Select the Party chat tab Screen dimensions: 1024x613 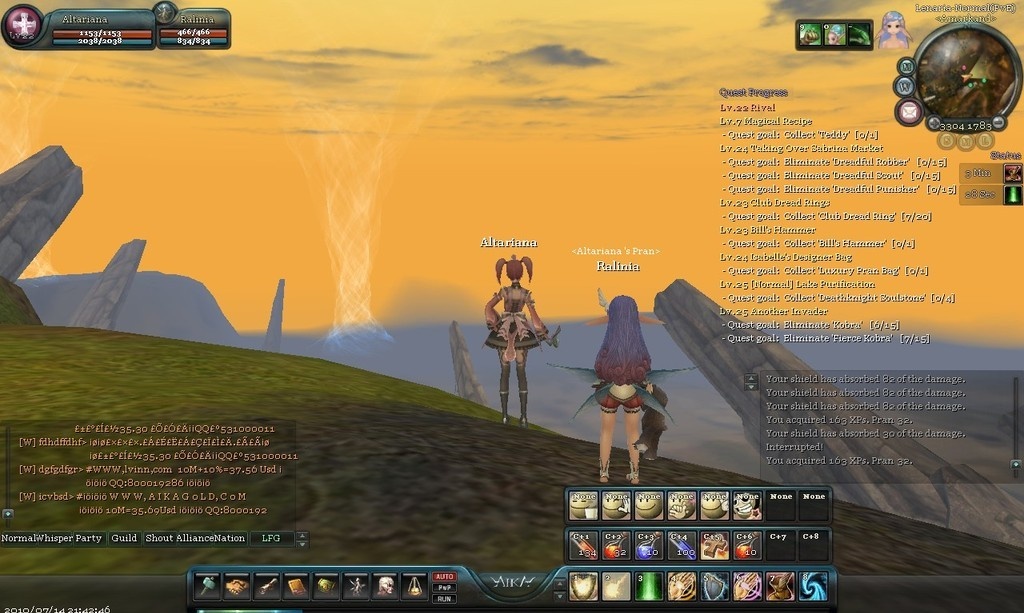pyautogui.click(x=89, y=538)
